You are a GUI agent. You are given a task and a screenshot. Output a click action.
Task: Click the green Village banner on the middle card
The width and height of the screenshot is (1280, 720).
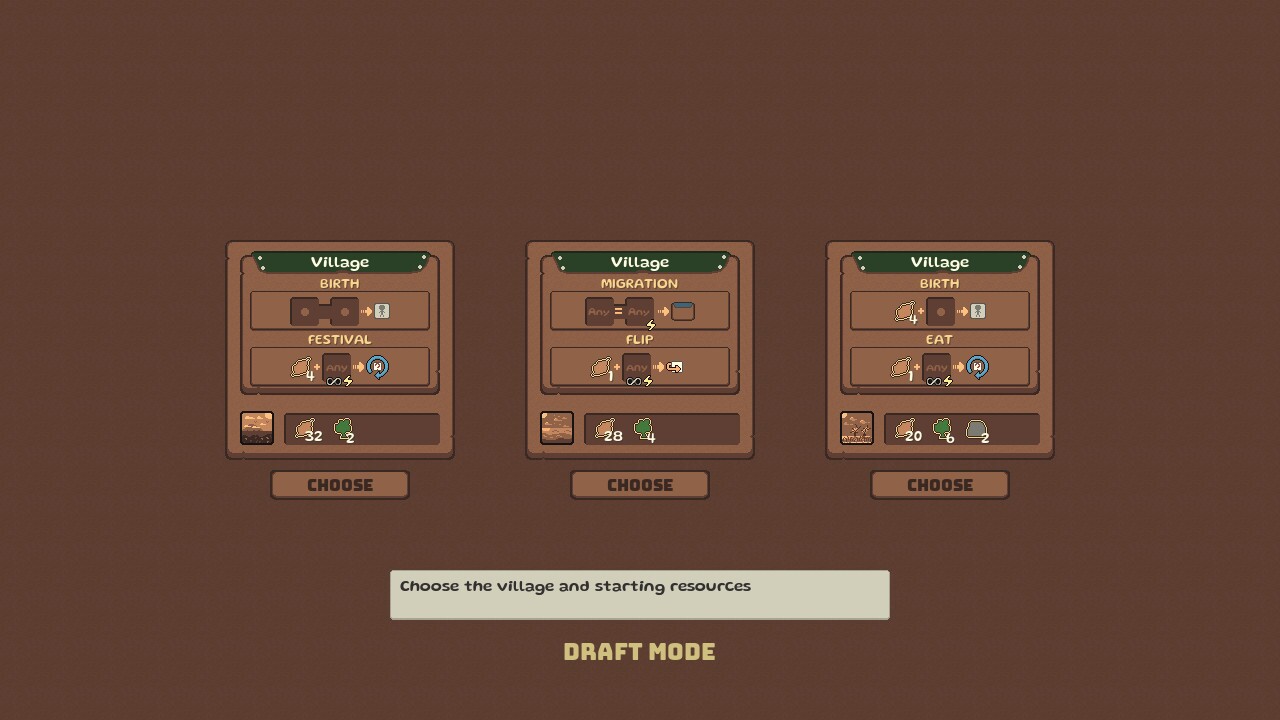click(640, 262)
